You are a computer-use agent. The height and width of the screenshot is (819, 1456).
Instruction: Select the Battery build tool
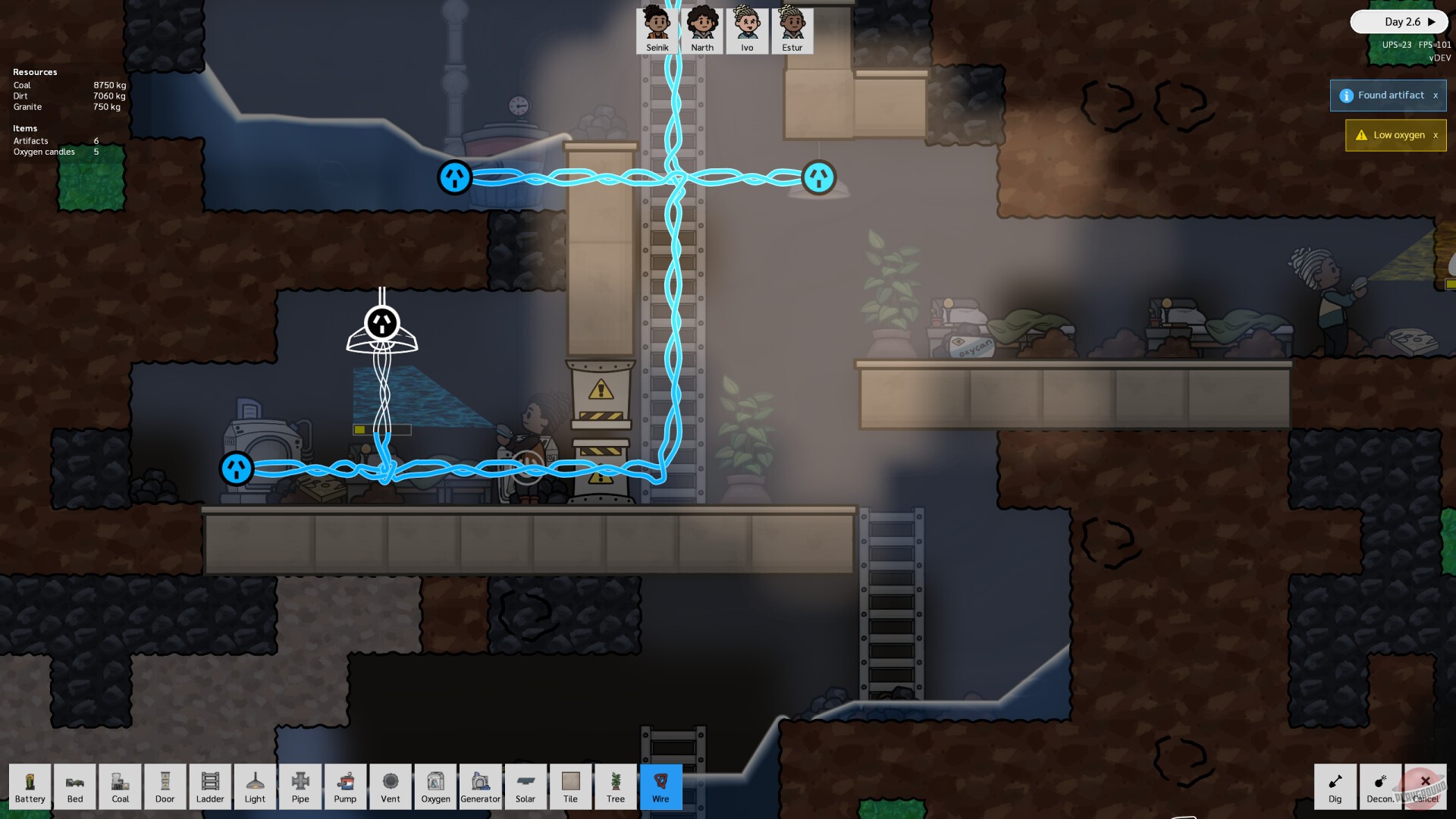30,786
